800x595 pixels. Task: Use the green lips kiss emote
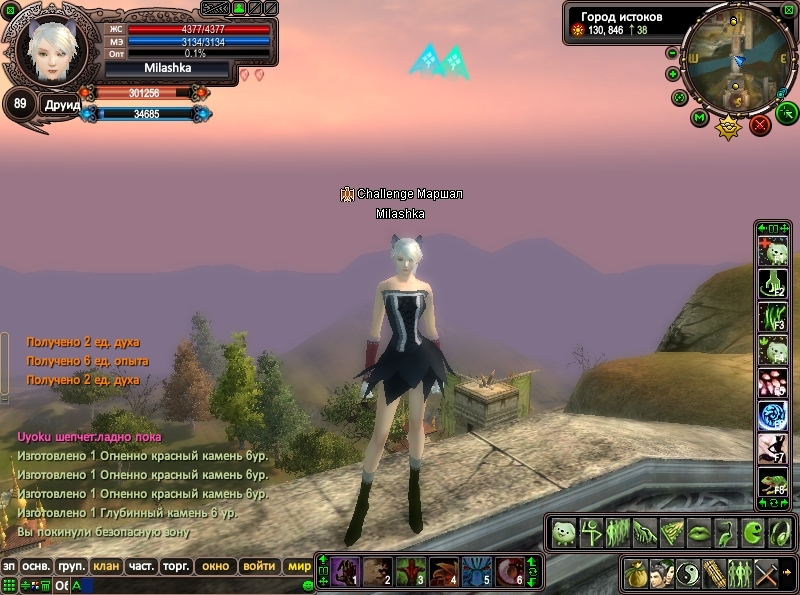tap(698, 532)
